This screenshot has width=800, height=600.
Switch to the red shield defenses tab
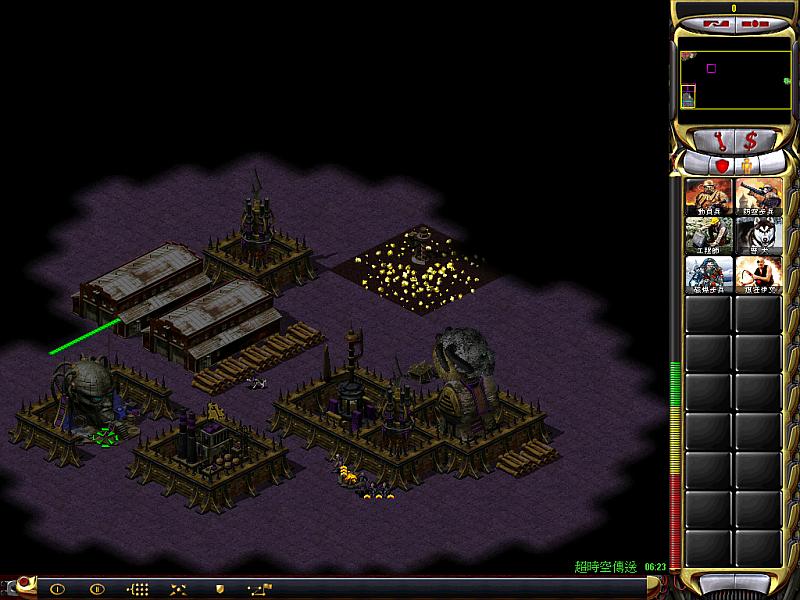click(720, 165)
